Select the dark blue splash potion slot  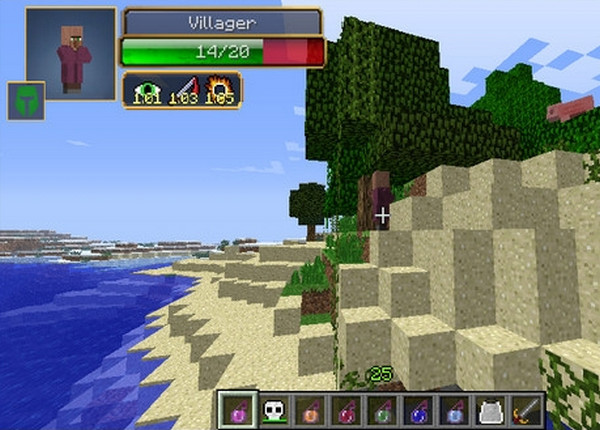click(x=418, y=409)
